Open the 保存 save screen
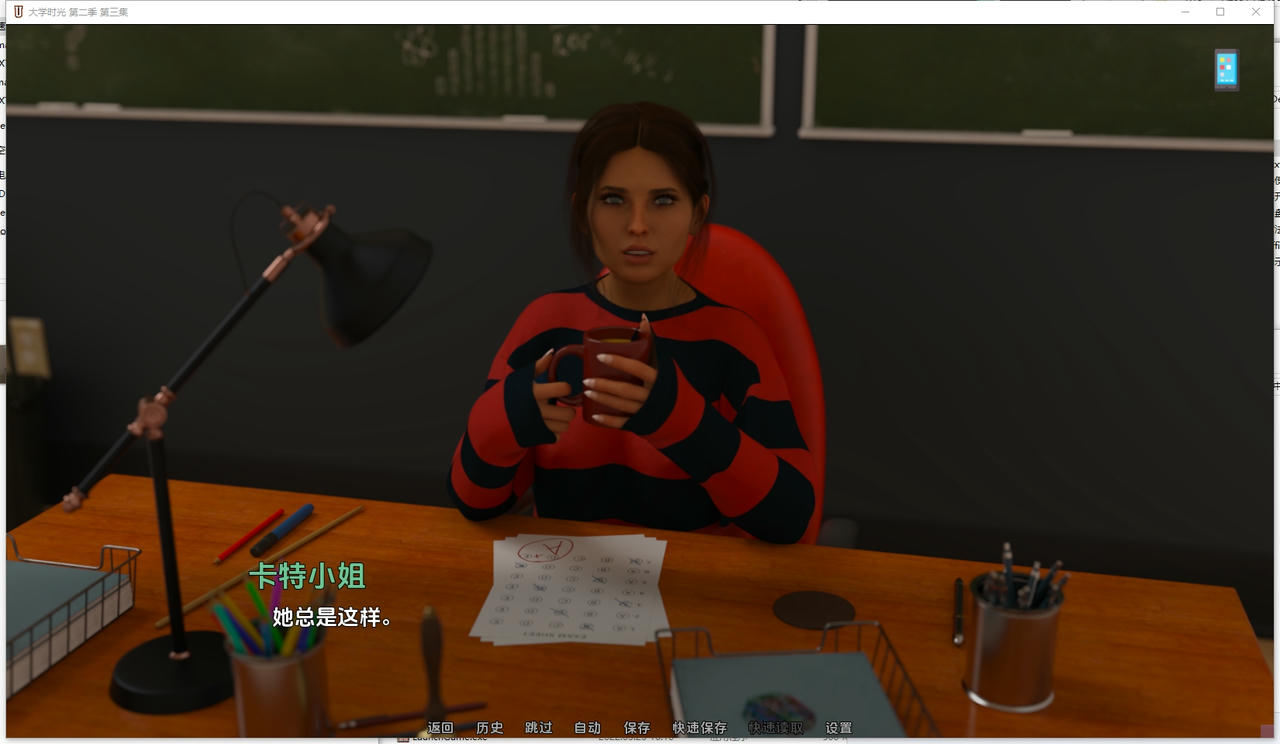Screen dimensions: 1280x744 pyautogui.click(x=637, y=727)
